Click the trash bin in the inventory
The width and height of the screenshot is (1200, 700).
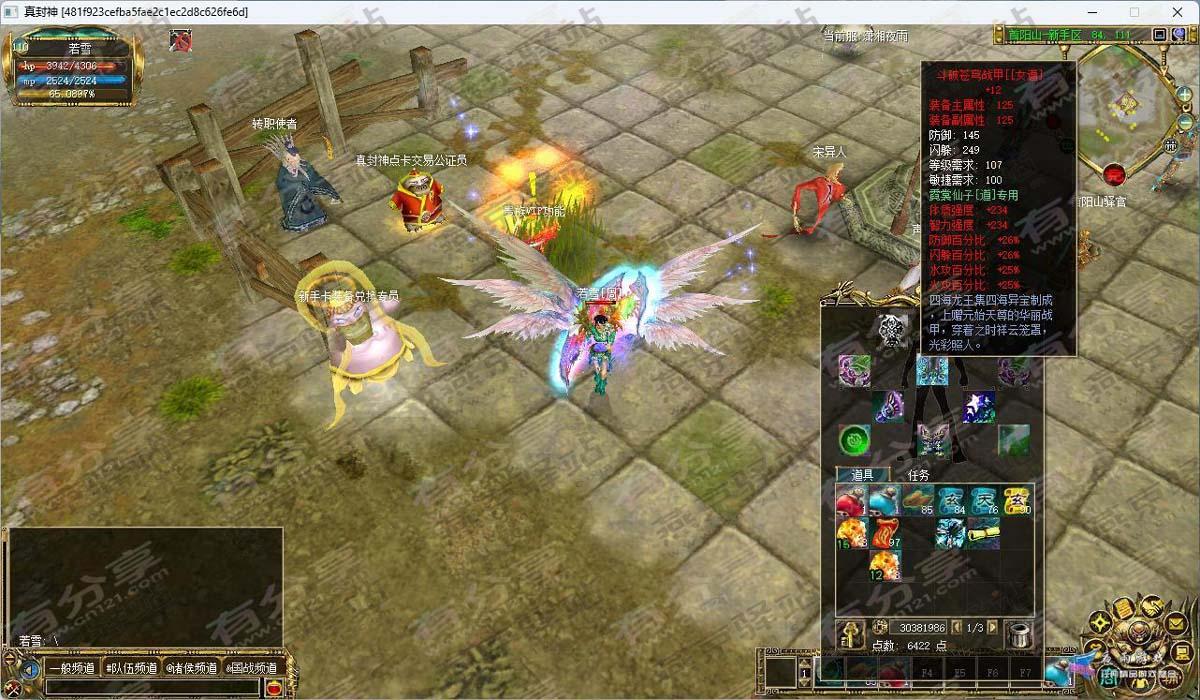[1020, 634]
